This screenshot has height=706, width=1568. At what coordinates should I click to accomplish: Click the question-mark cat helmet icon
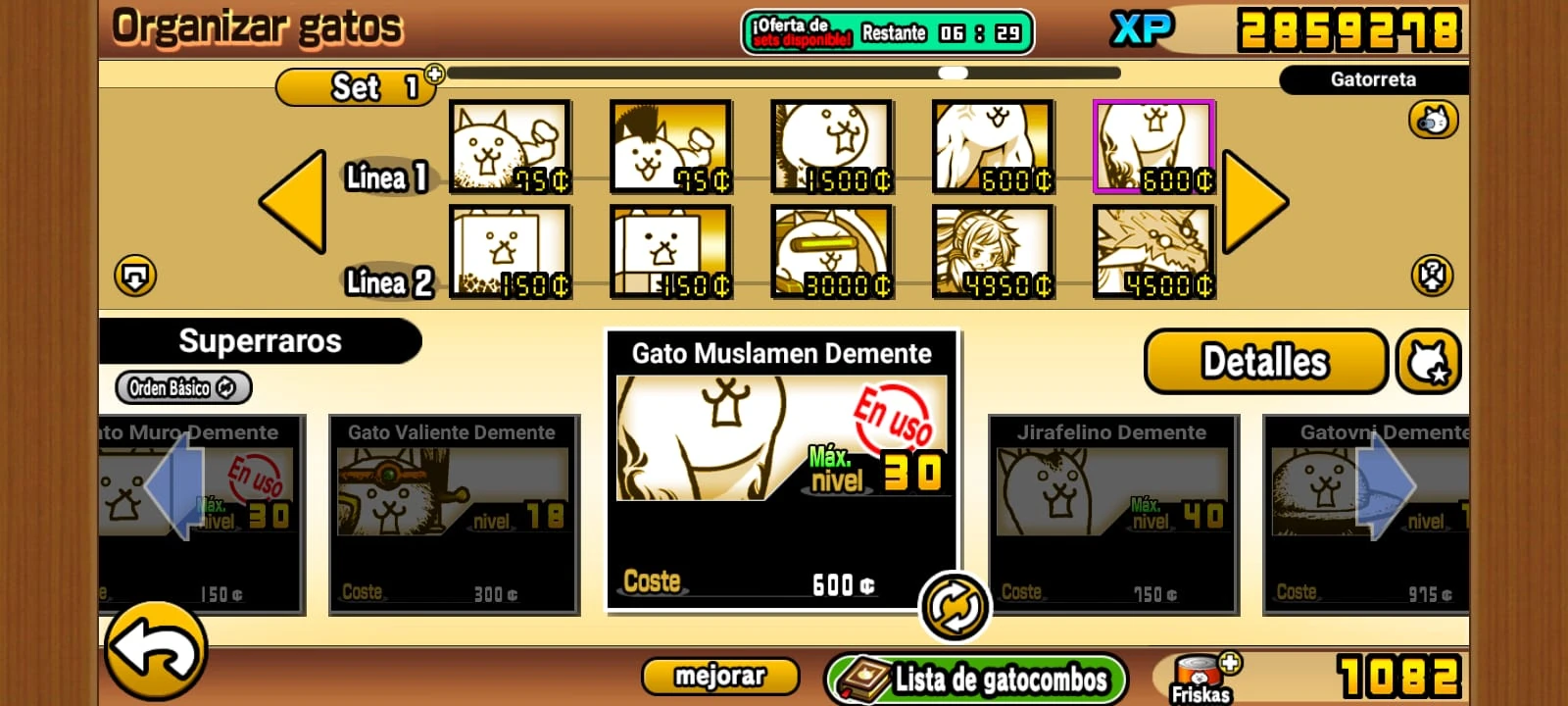[x=1433, y=275]
